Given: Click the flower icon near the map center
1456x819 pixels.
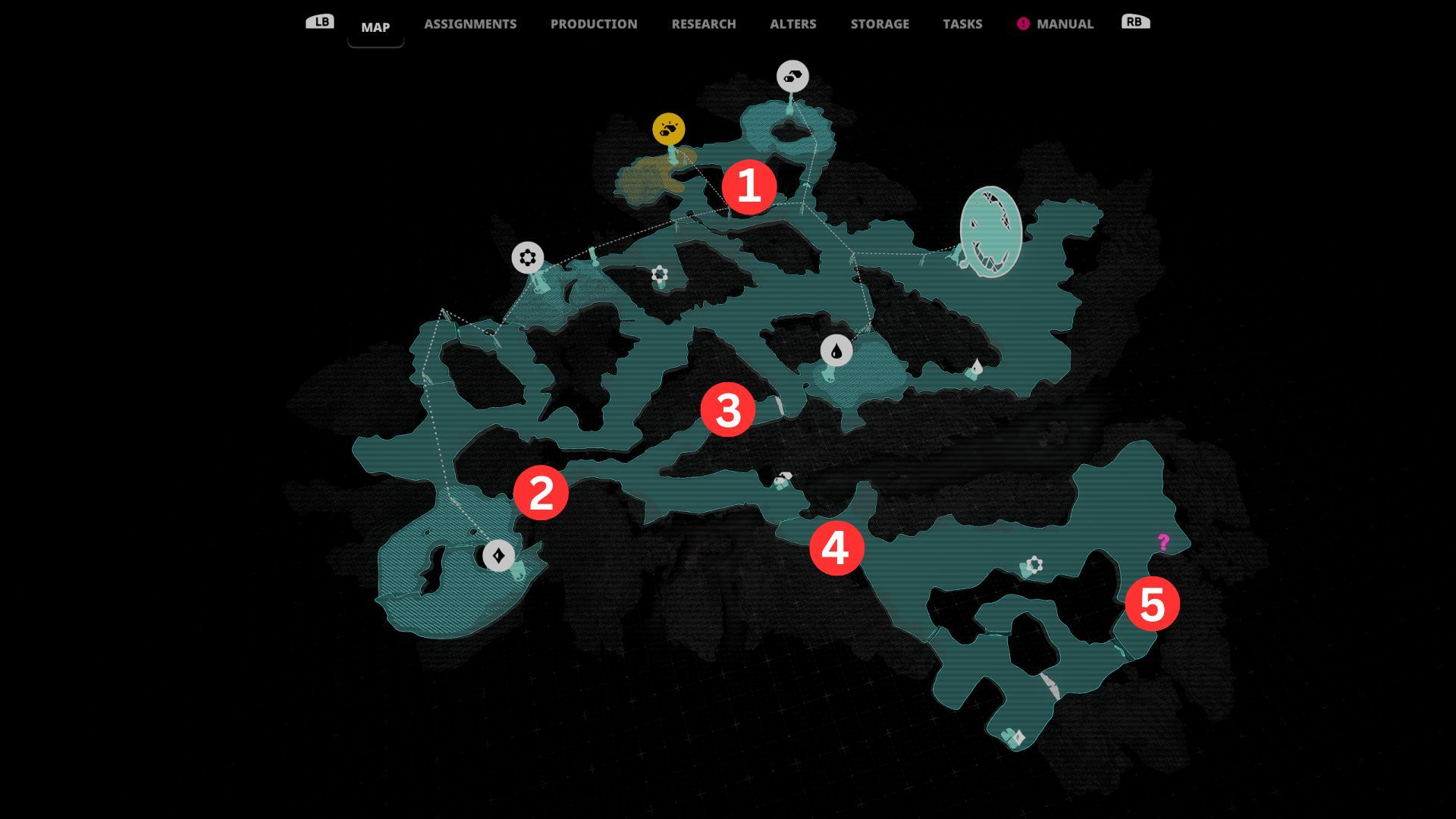Looking at the screenshot, I should pyautogui.click(x=658, y=274).
